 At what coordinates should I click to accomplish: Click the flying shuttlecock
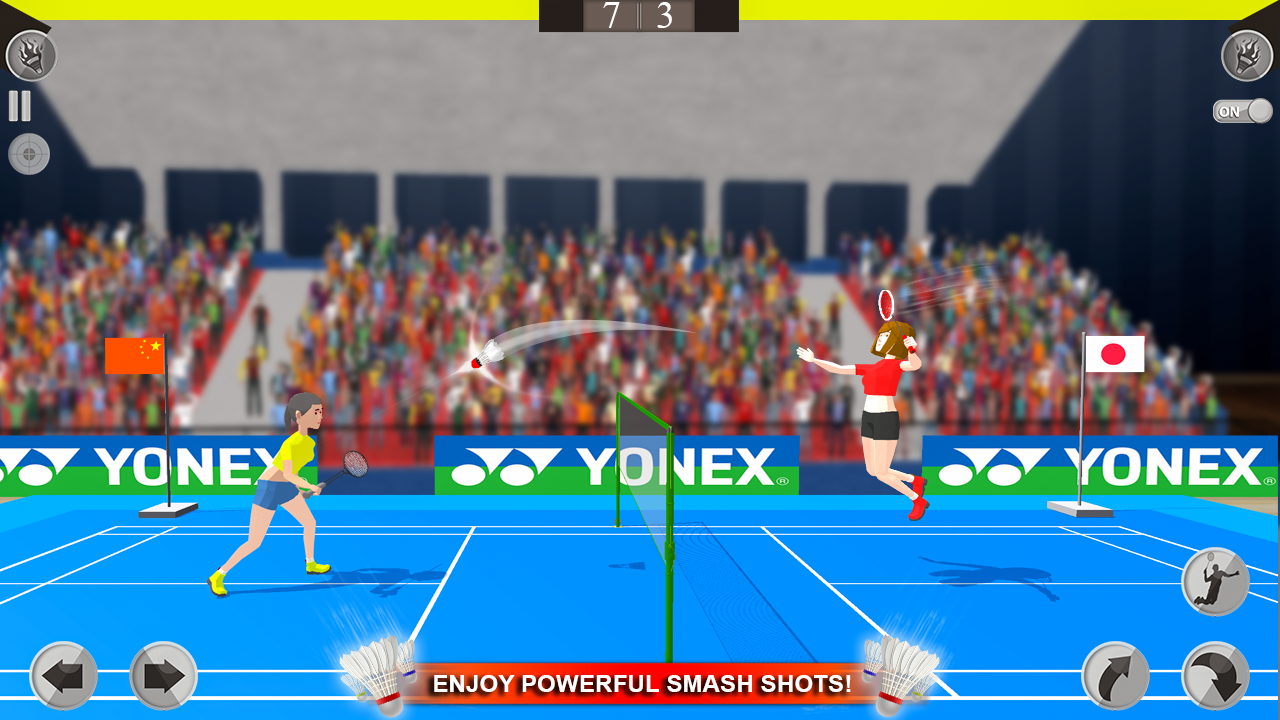point(487,355)
